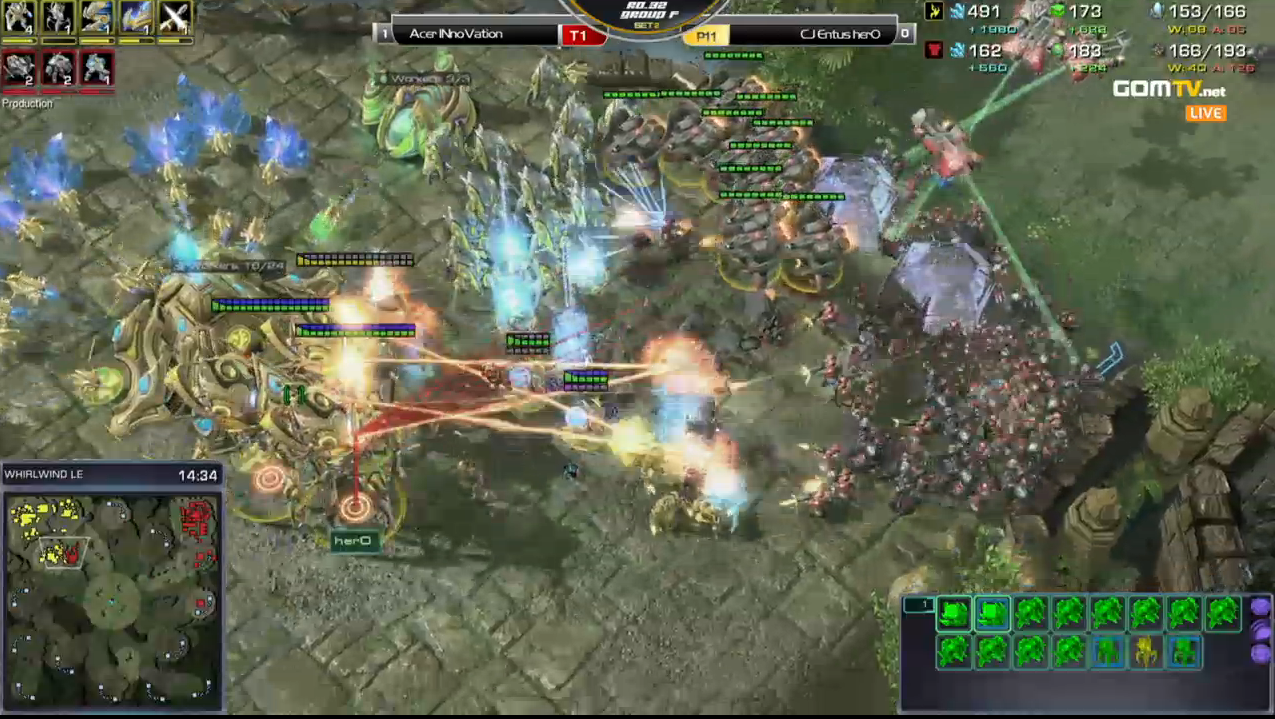
Task: Click the red Terran production icon showing count 1
Action: pos(97,68)
